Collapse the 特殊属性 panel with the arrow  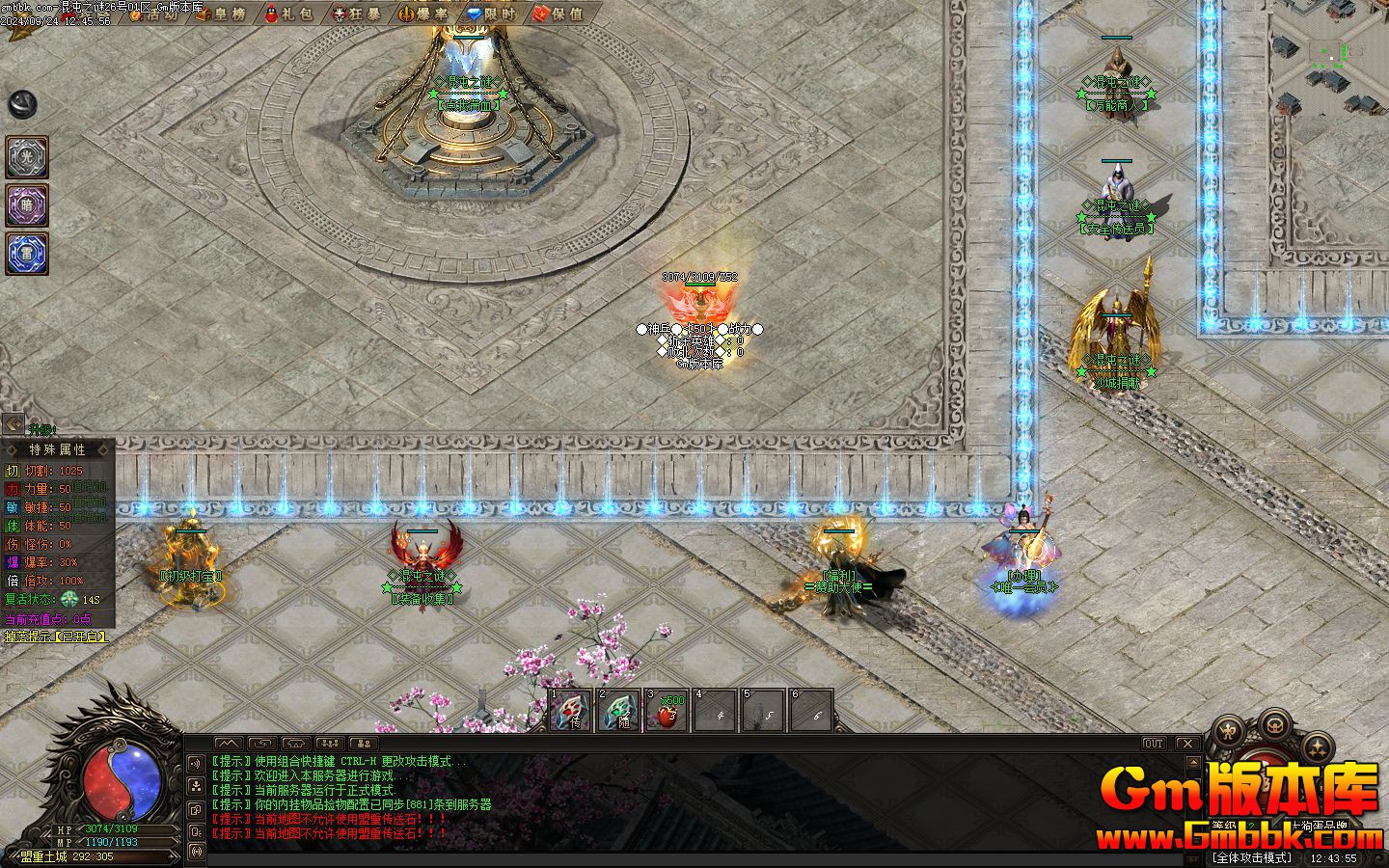pyautogui.click(x=13, y=423)
